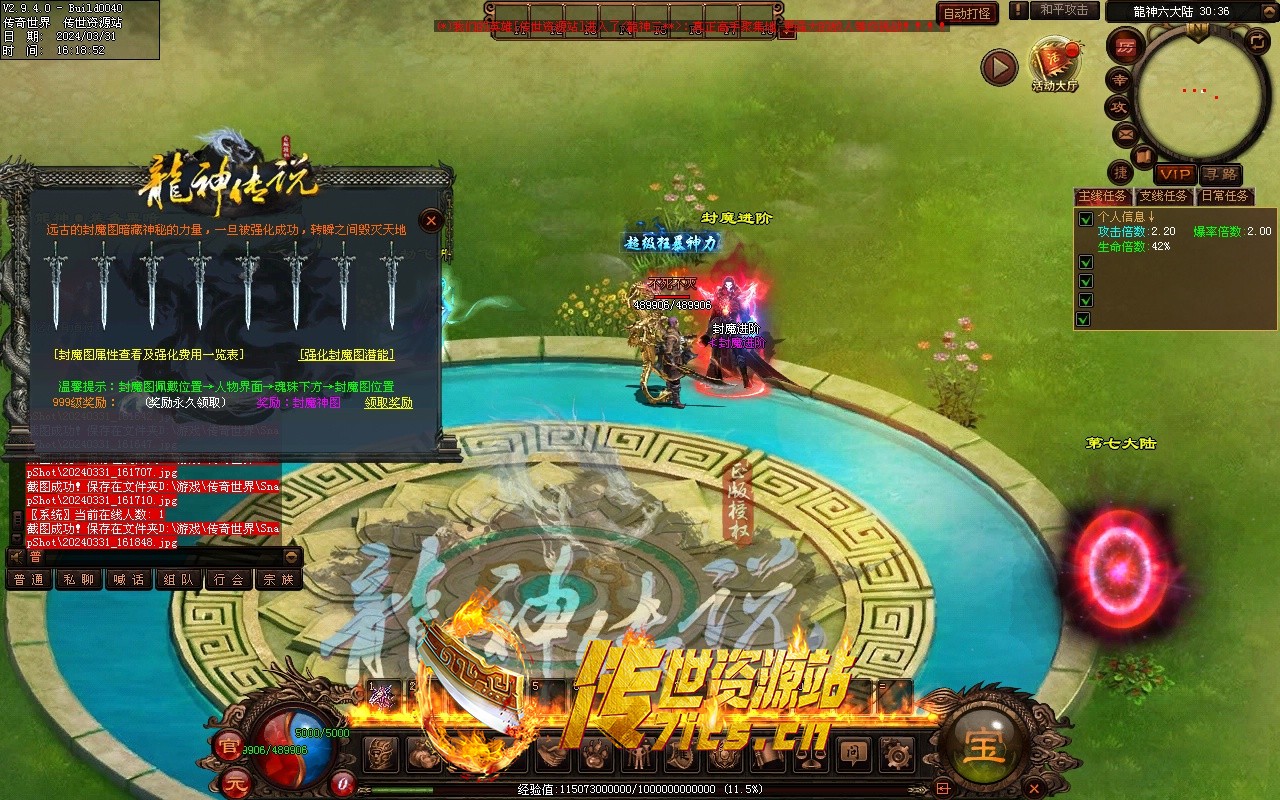The height and width of the screenshot is (800, 1280).
Task: Open the 强化封魔图潜能 link
Action: 346,355
